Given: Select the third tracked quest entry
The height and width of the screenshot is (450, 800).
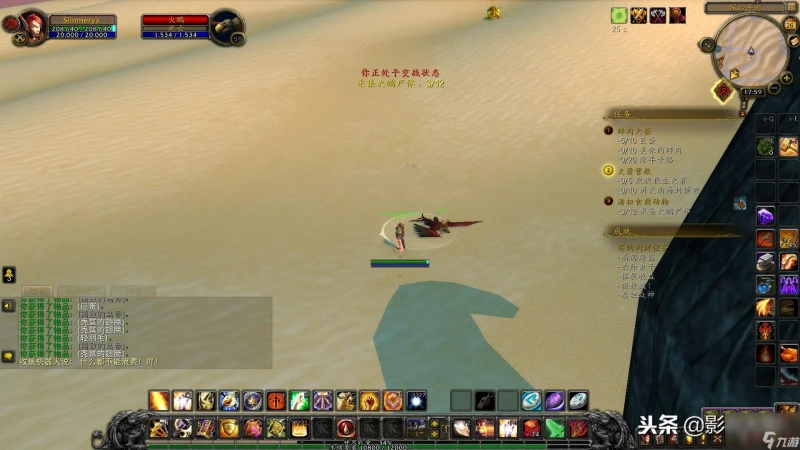Looking at the screenshot, I should pyautogui.click(x=640, y=201).
